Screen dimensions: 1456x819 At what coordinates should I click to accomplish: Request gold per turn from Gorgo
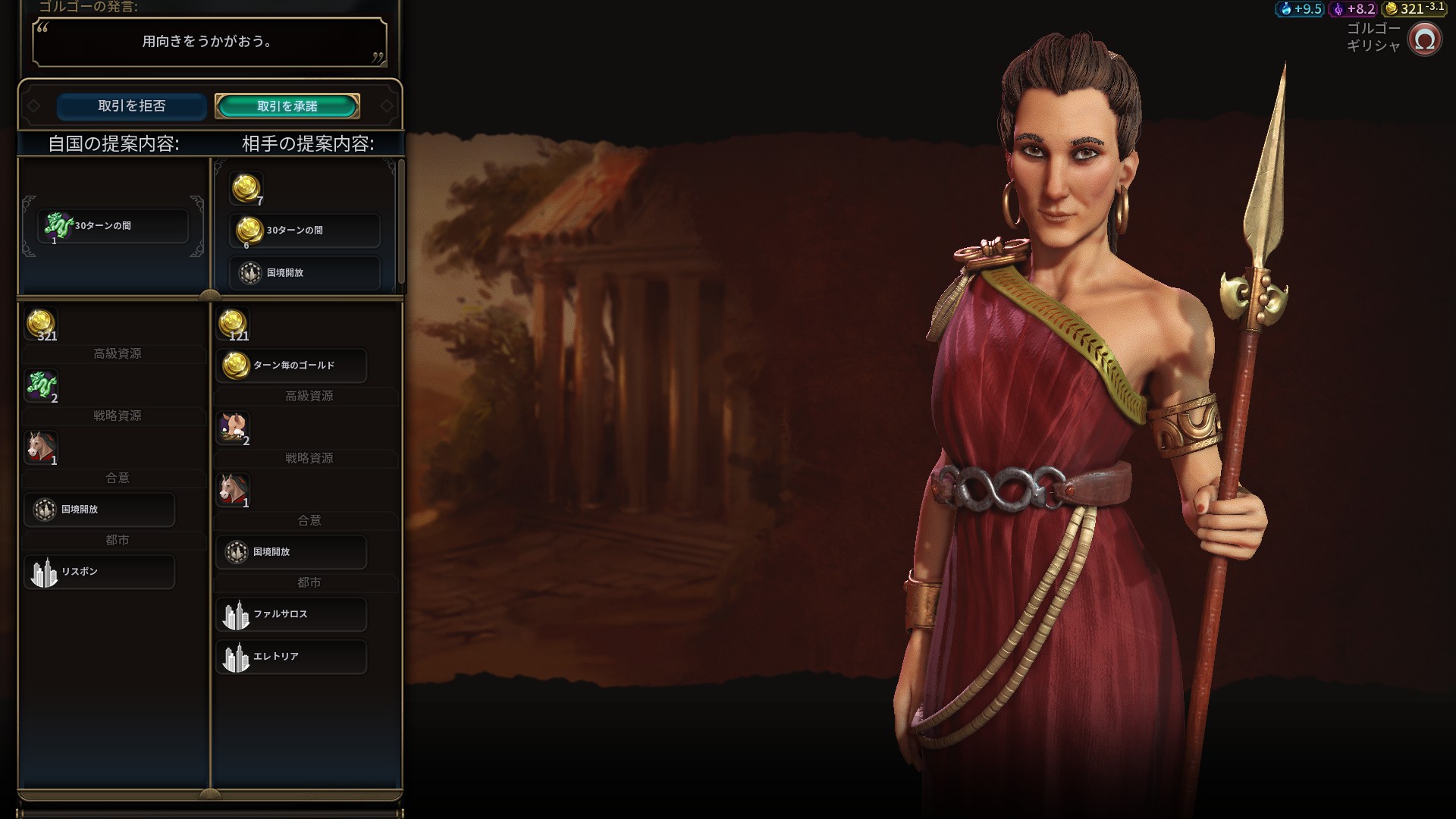click(291, 366)
